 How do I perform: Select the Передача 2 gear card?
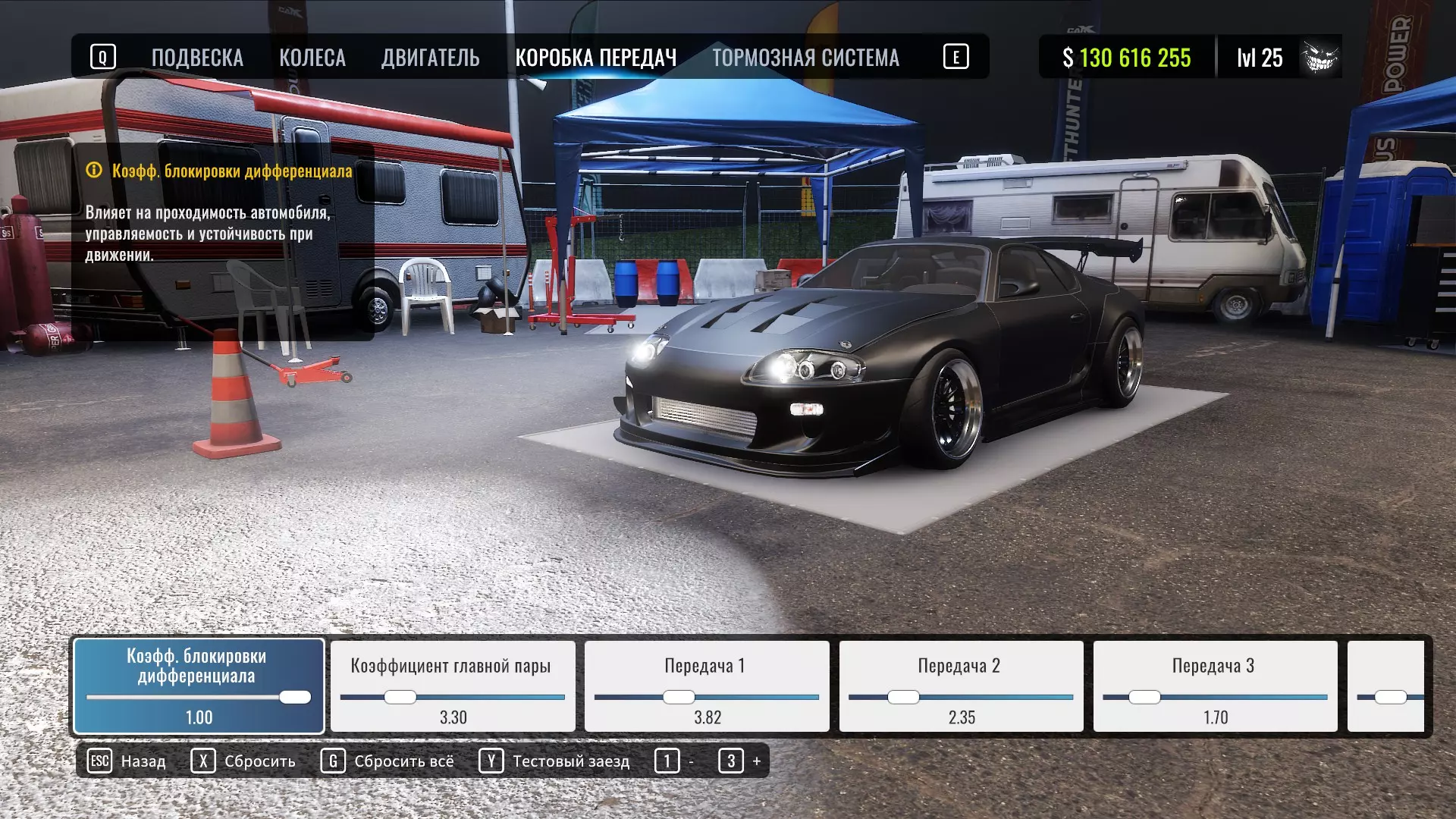click(x=960, y=686)
